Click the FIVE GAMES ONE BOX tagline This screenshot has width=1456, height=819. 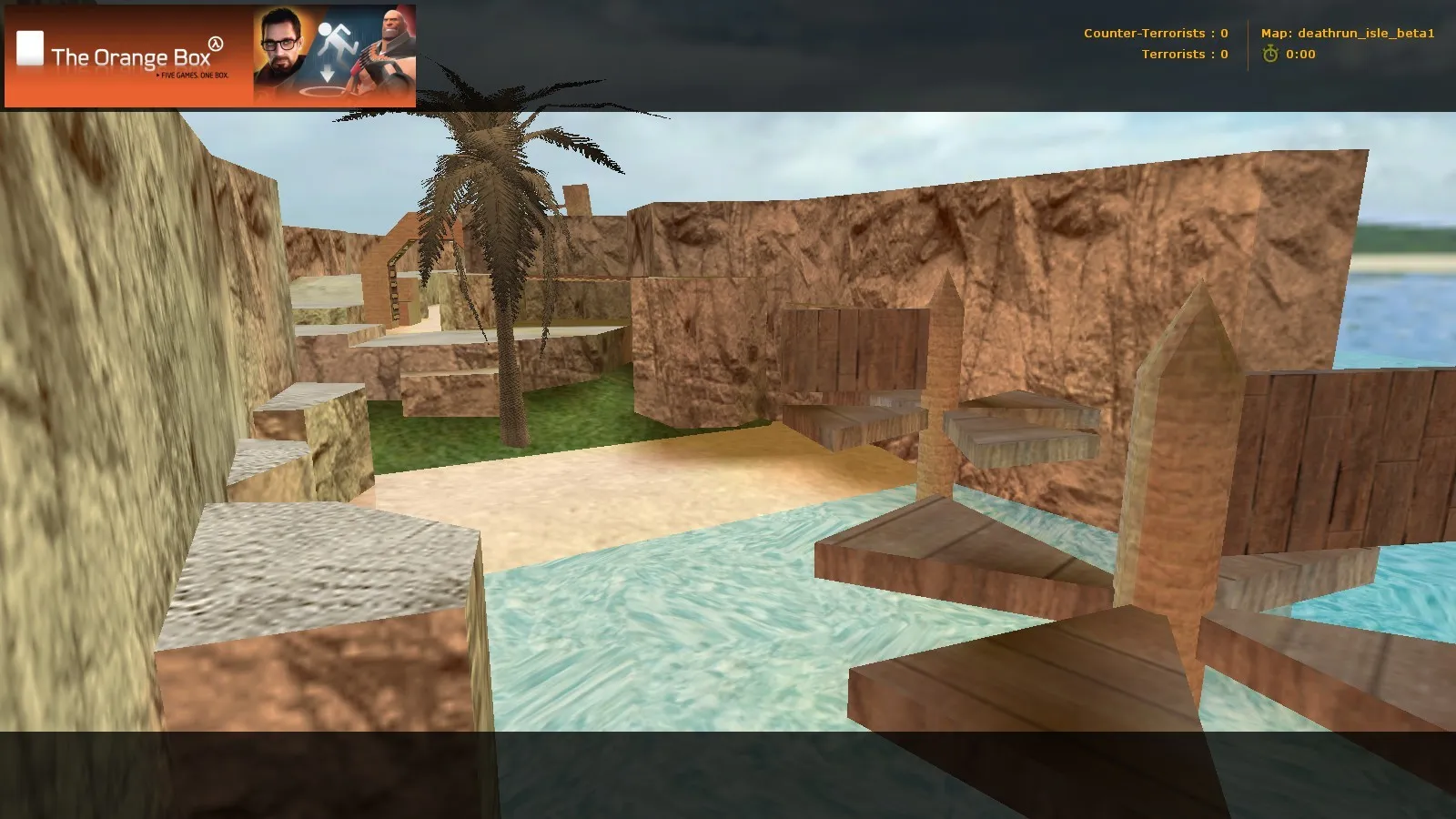pyautogui.click(x=193, y=76)
